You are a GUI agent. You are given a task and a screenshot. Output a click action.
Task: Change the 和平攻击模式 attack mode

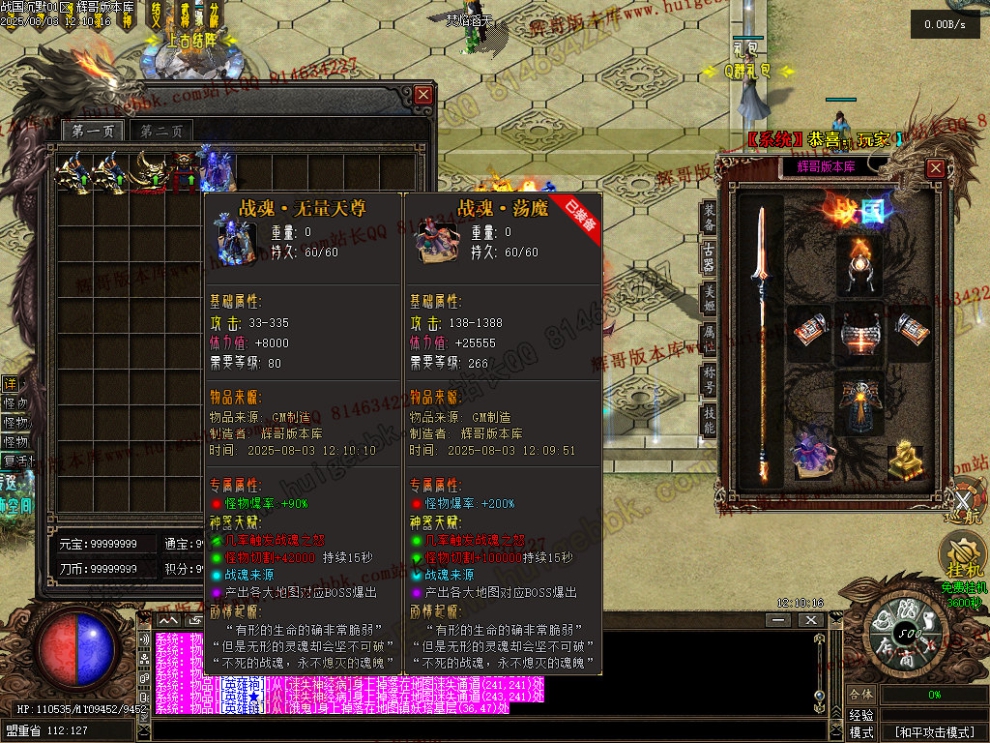(932, 732)
